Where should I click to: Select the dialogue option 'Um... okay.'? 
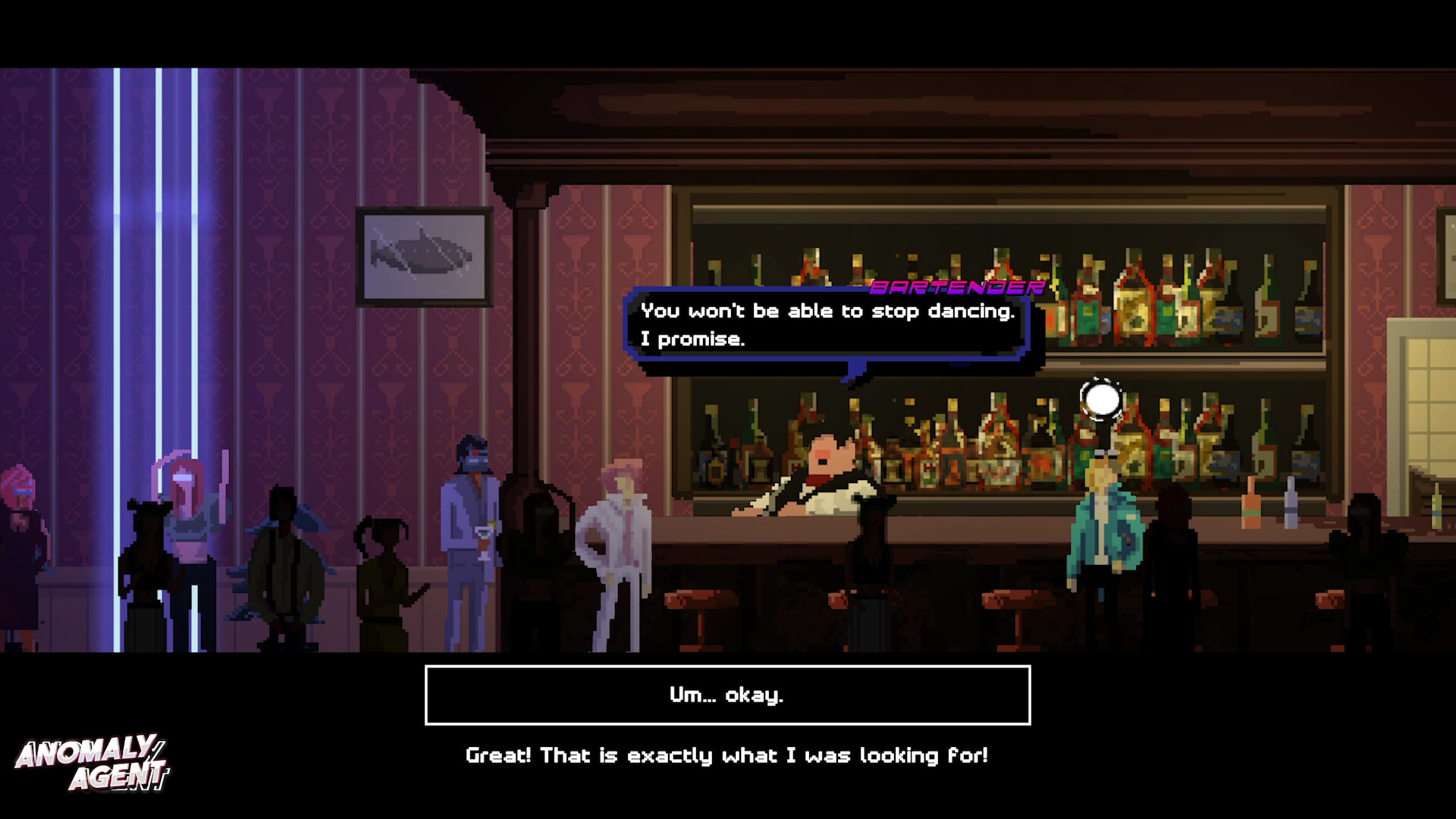coord(728,694)
